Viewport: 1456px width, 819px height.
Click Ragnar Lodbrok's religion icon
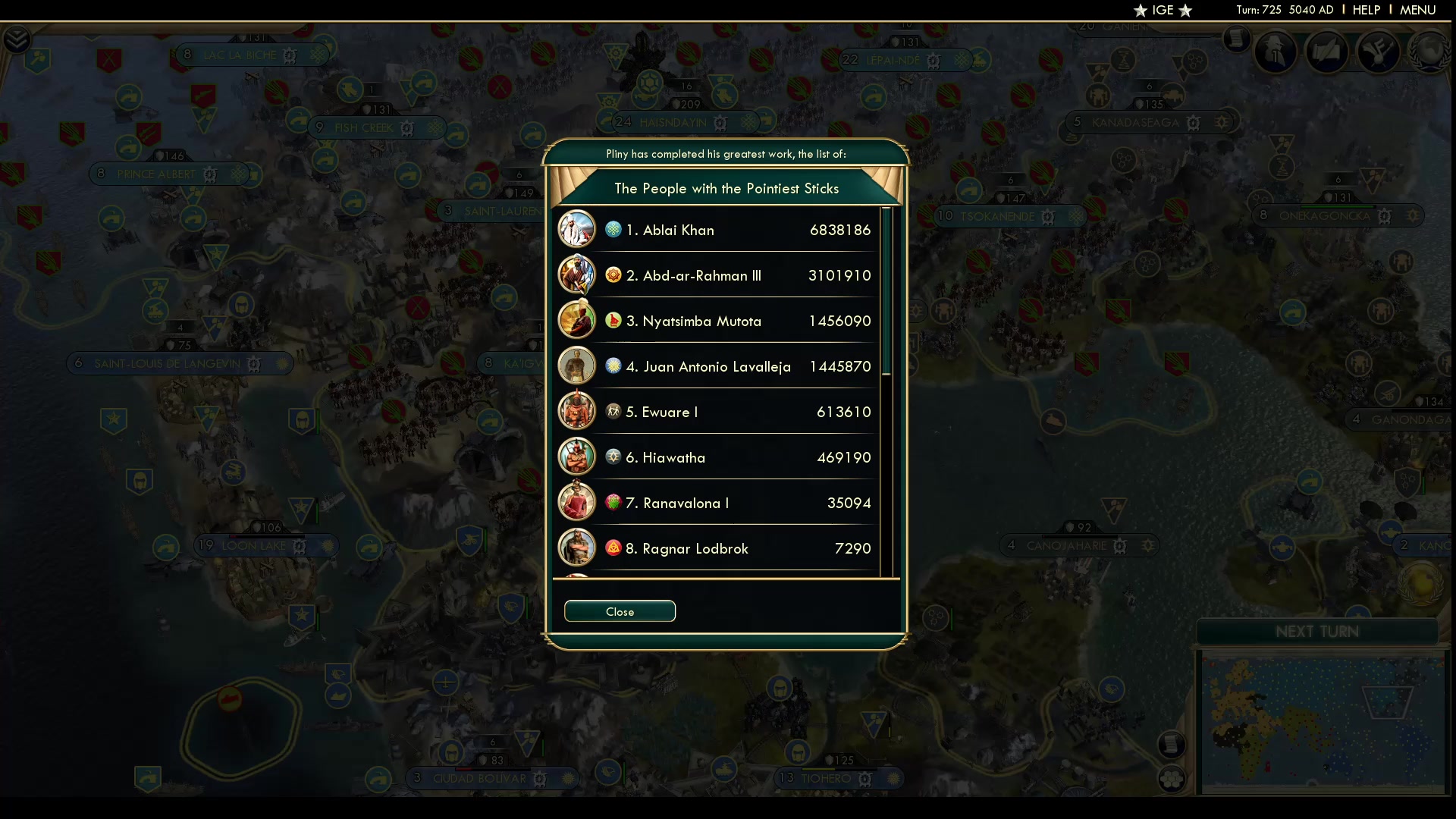click(613, 548)
